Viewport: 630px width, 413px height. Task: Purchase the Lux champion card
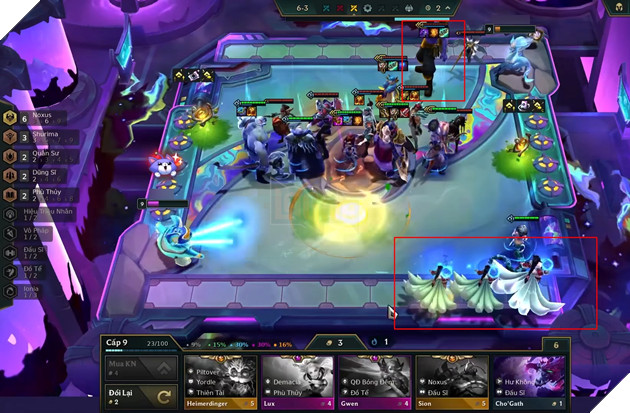tap(297, 380)
